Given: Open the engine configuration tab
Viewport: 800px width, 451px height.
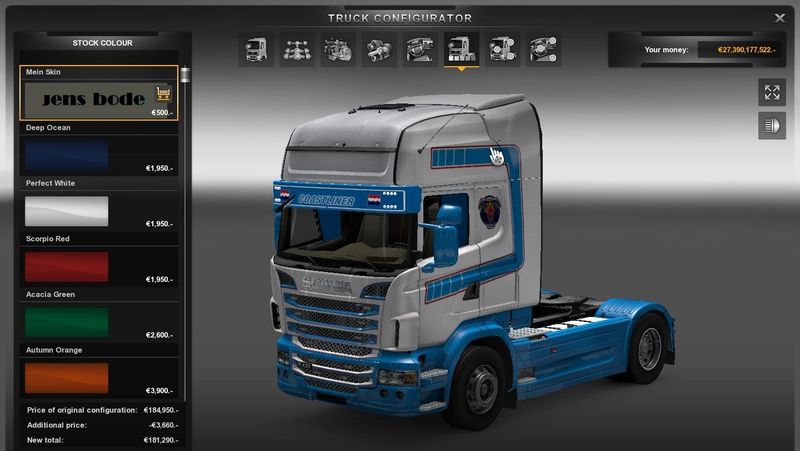Looking at the screenshot, I should pos(337,49).
